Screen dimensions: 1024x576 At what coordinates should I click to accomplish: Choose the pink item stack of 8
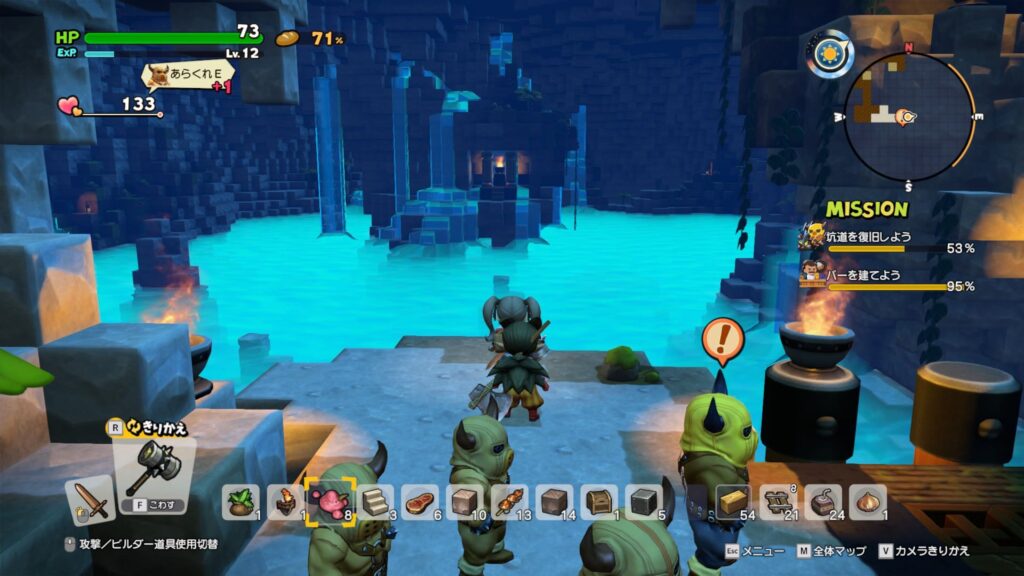(x=328, y=500)
